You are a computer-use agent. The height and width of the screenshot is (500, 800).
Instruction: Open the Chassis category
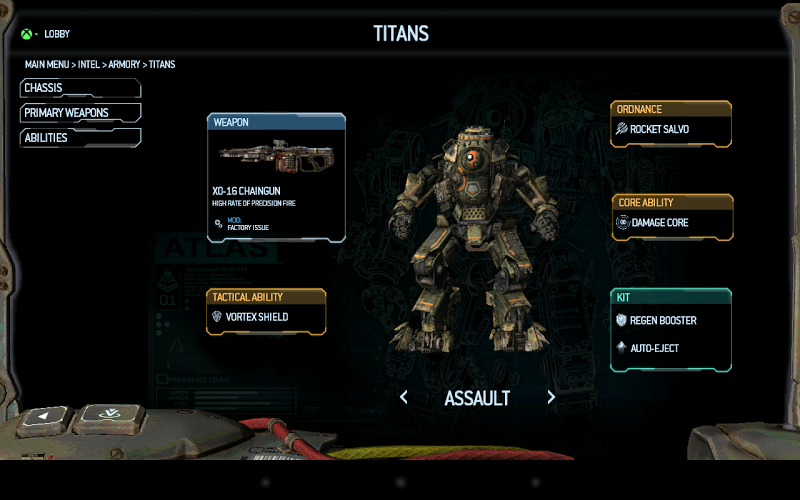(80, 88)
